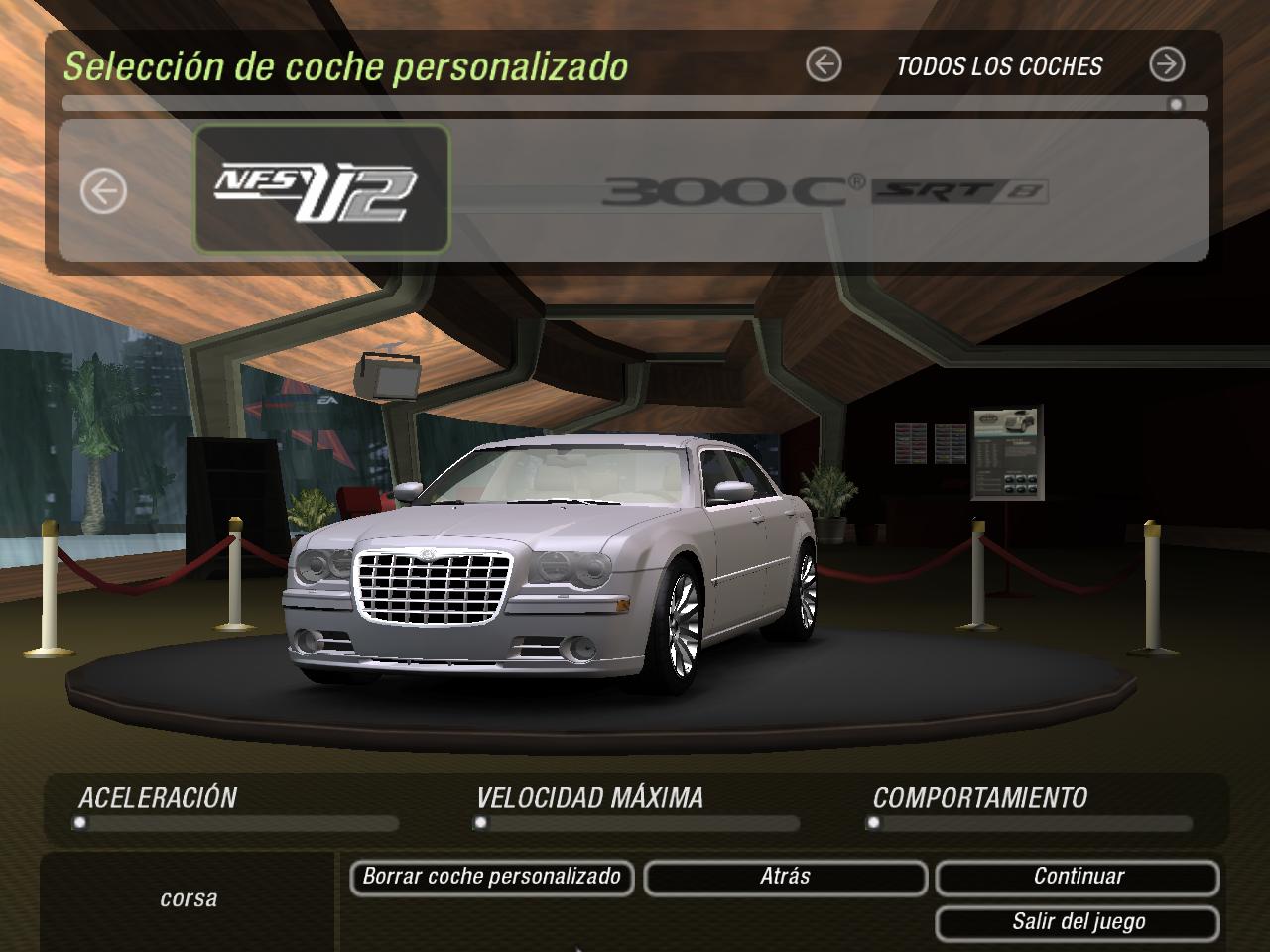Viewport: 1270px width, 952px height.
Task: Click Borrar coche personalizado
Action: (x=491, y=877)
